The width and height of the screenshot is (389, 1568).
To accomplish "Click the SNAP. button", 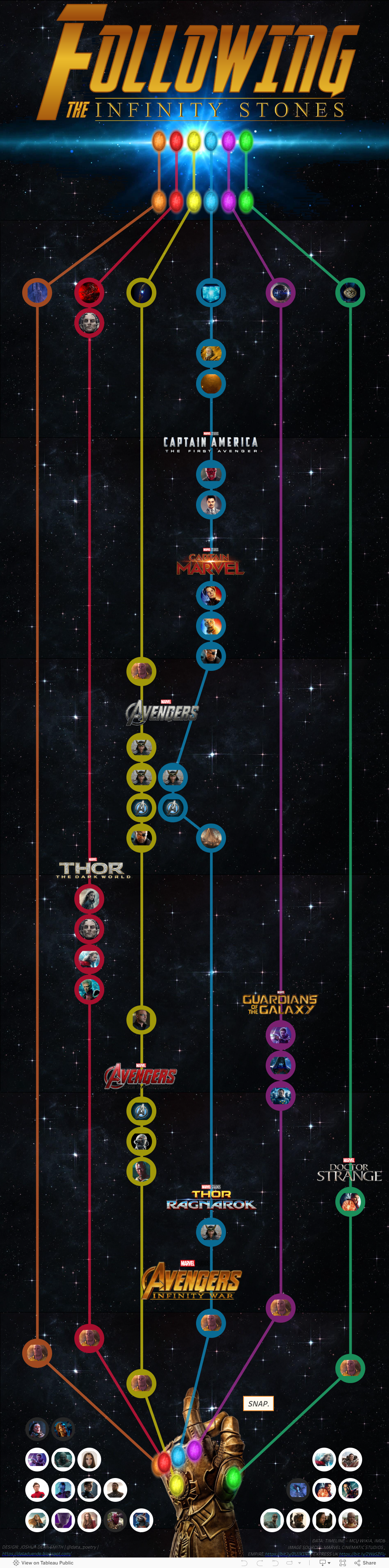I will [x=258, y=1403].
